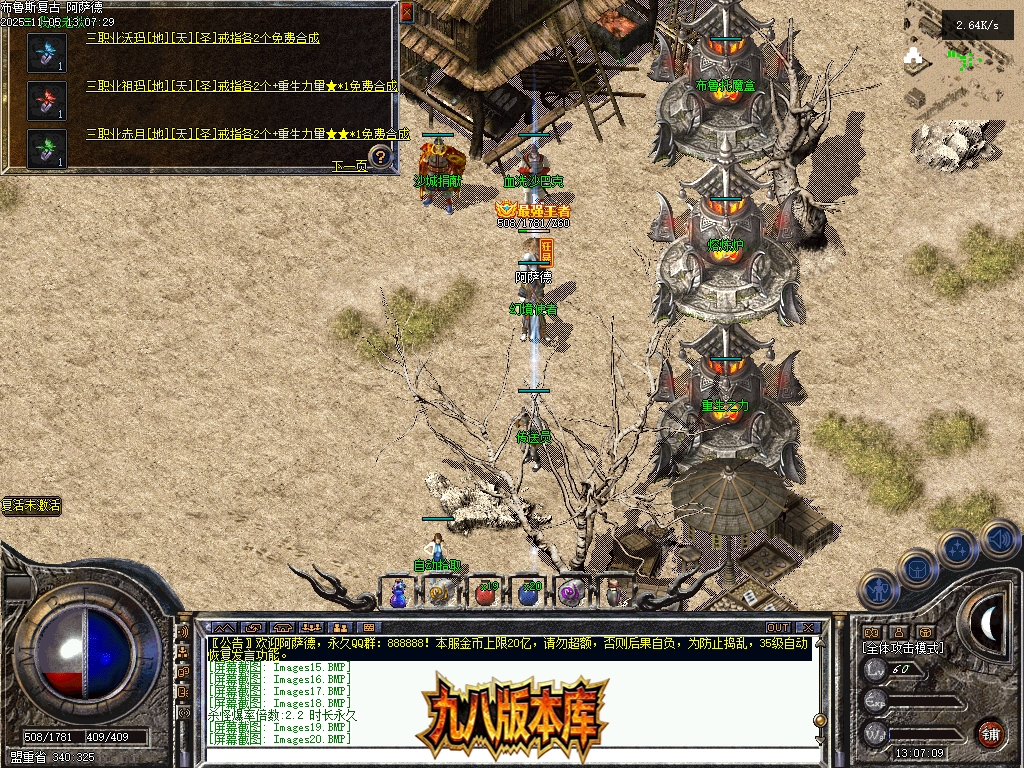Viewport: 1024px width, 768px height.
Task: Use the purple orb item in the belt
Action: 571,592
